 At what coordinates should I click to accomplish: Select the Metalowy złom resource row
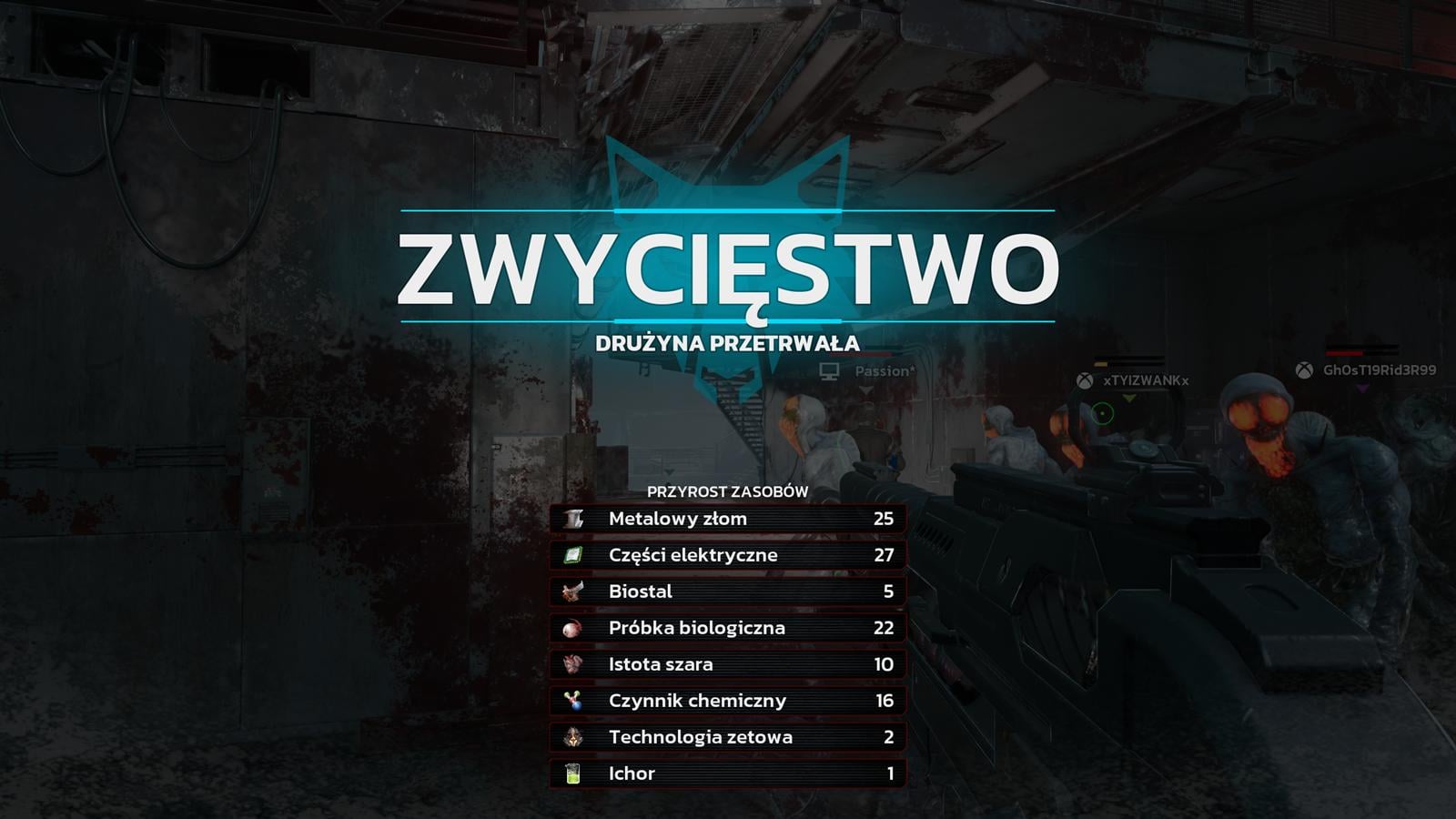tap(727, 519)
